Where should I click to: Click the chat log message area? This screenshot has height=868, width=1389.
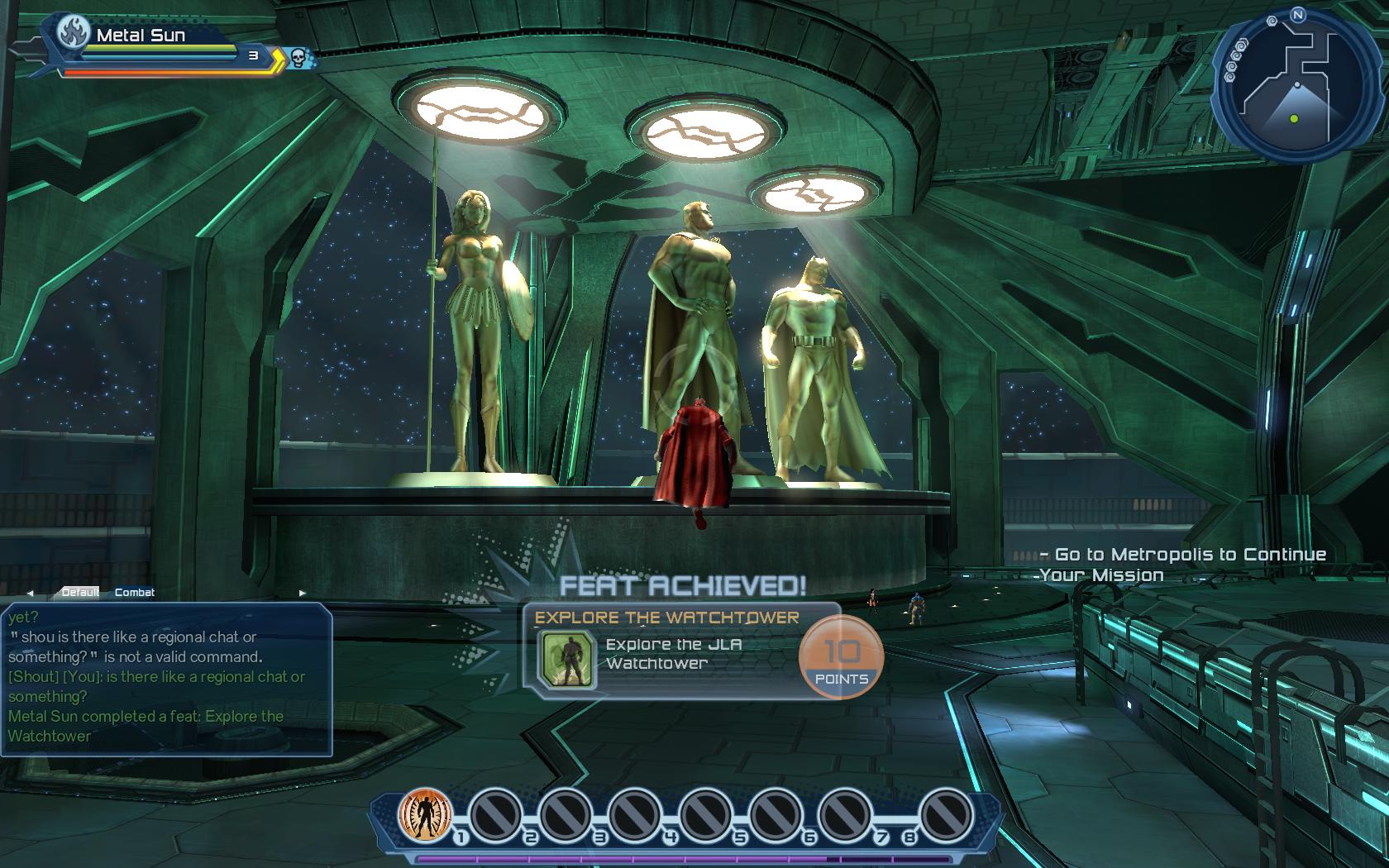(x=165, y=678)
